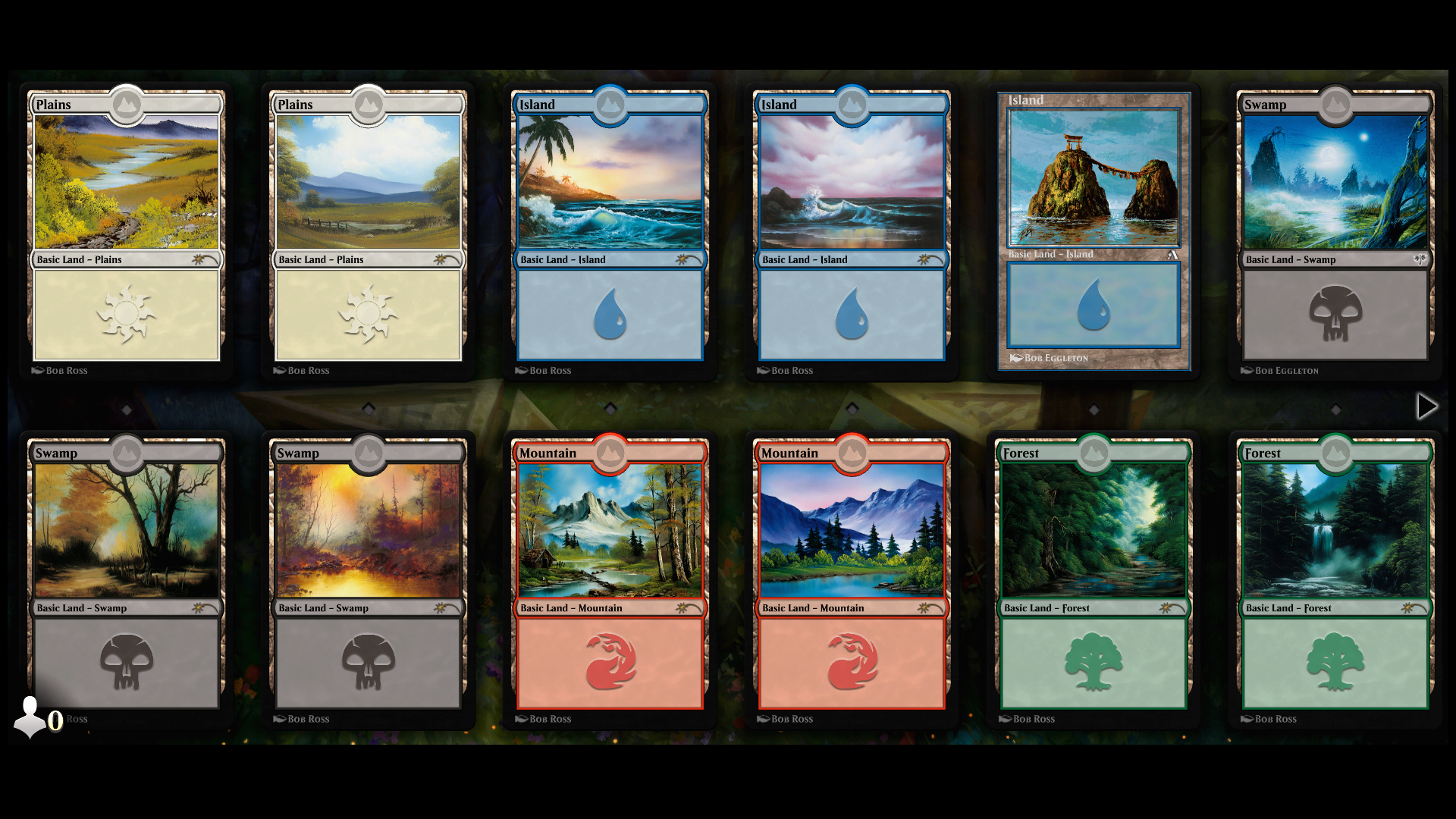This screenshot has width=1456, height=819.
Task: Click the blue water droplet on the Island card
Action: [x=610, y=315]
